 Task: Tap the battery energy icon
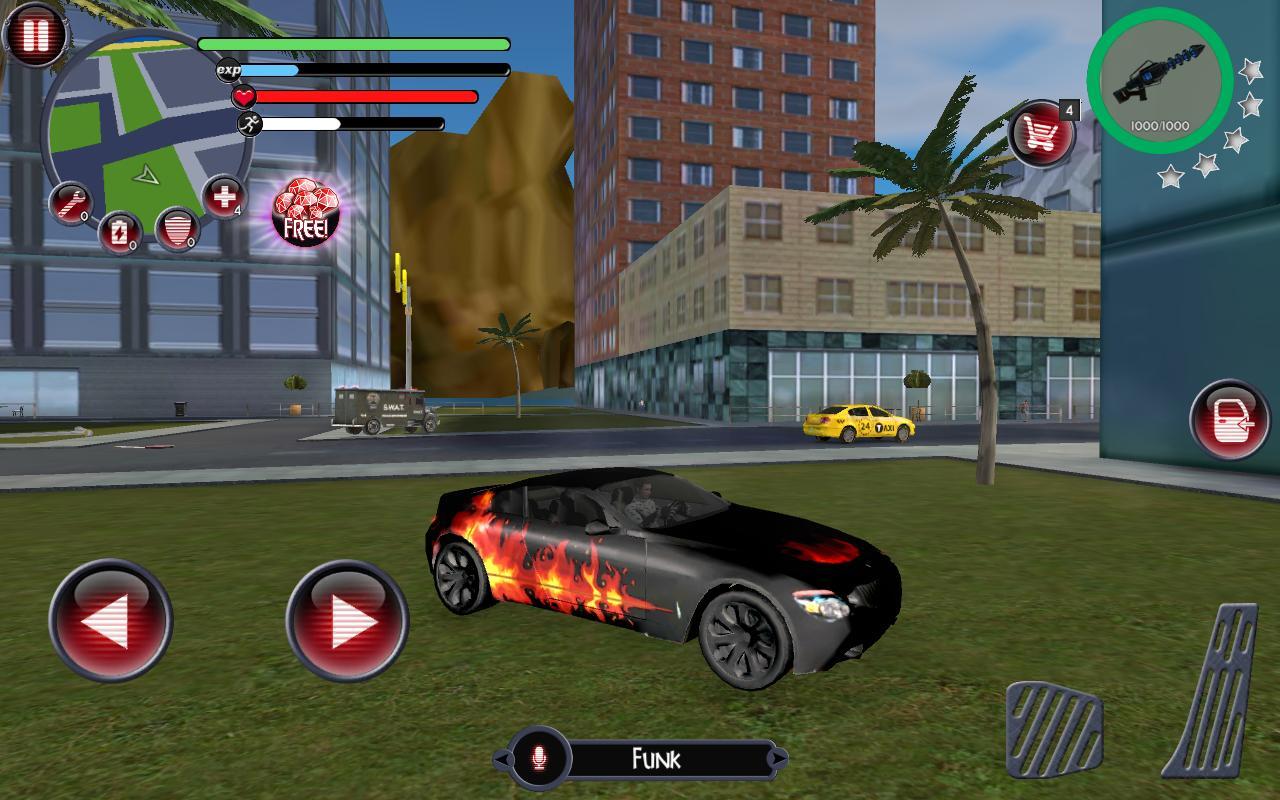pyautogui.click(x=120, y=230)
